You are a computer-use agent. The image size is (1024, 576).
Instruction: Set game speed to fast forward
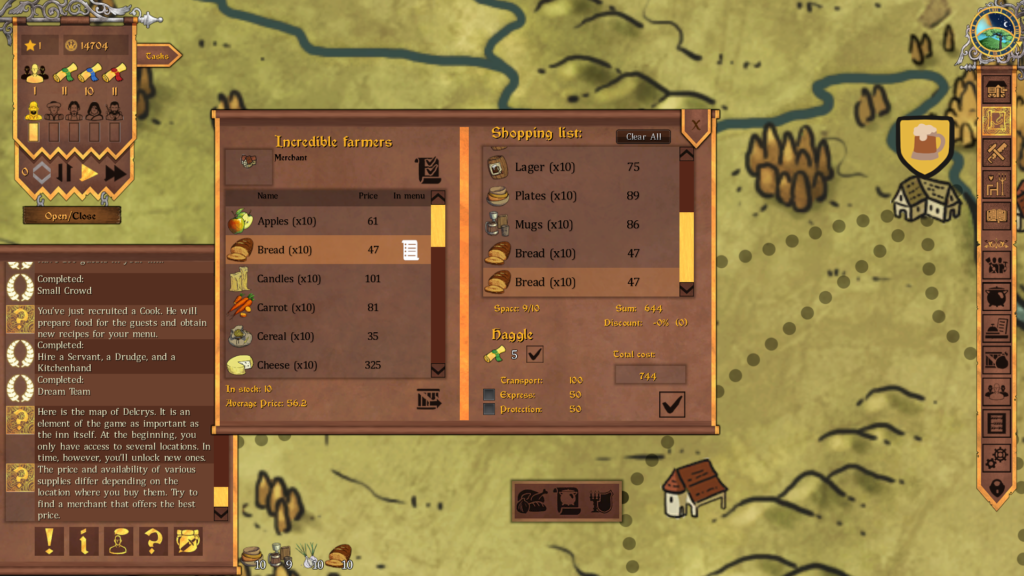tap(116, 173)
